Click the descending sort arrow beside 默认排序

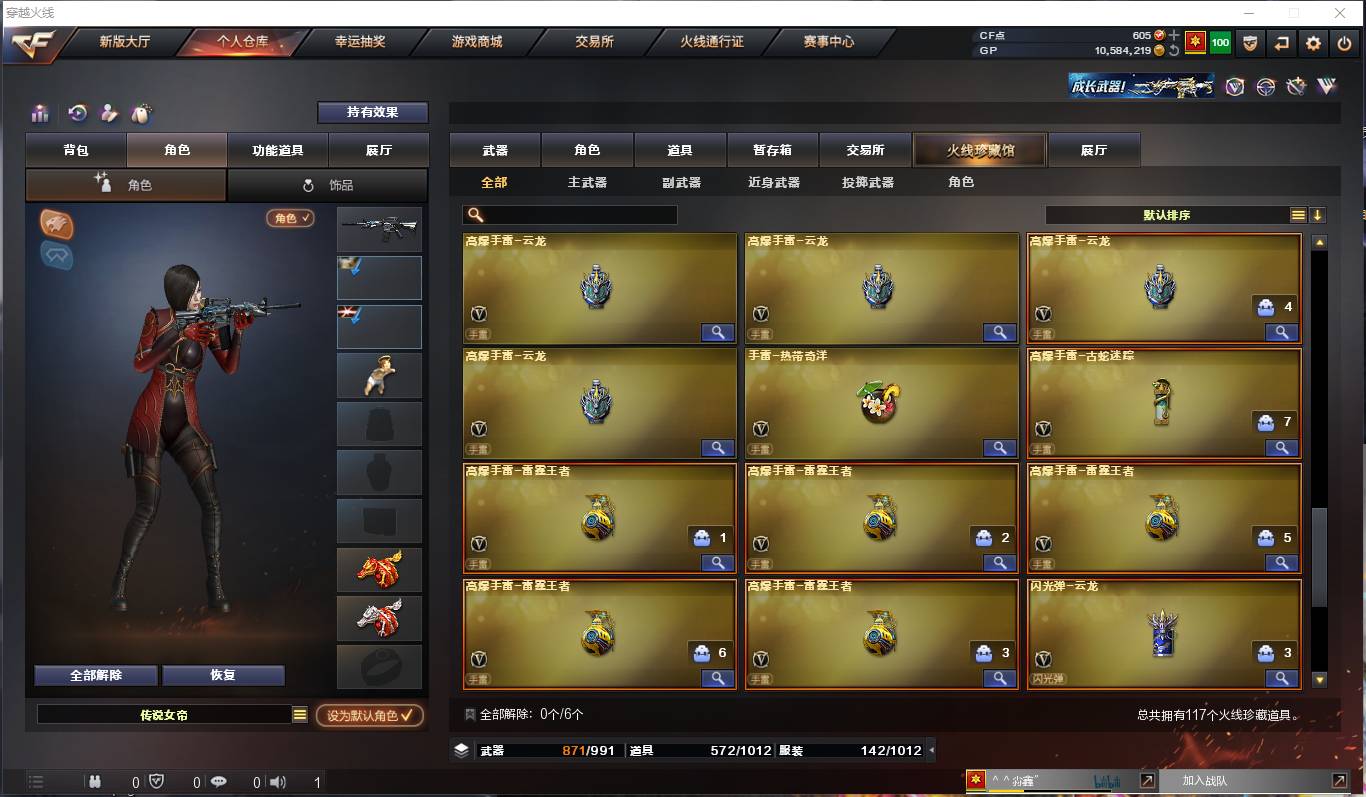[x=1320, y=214]
